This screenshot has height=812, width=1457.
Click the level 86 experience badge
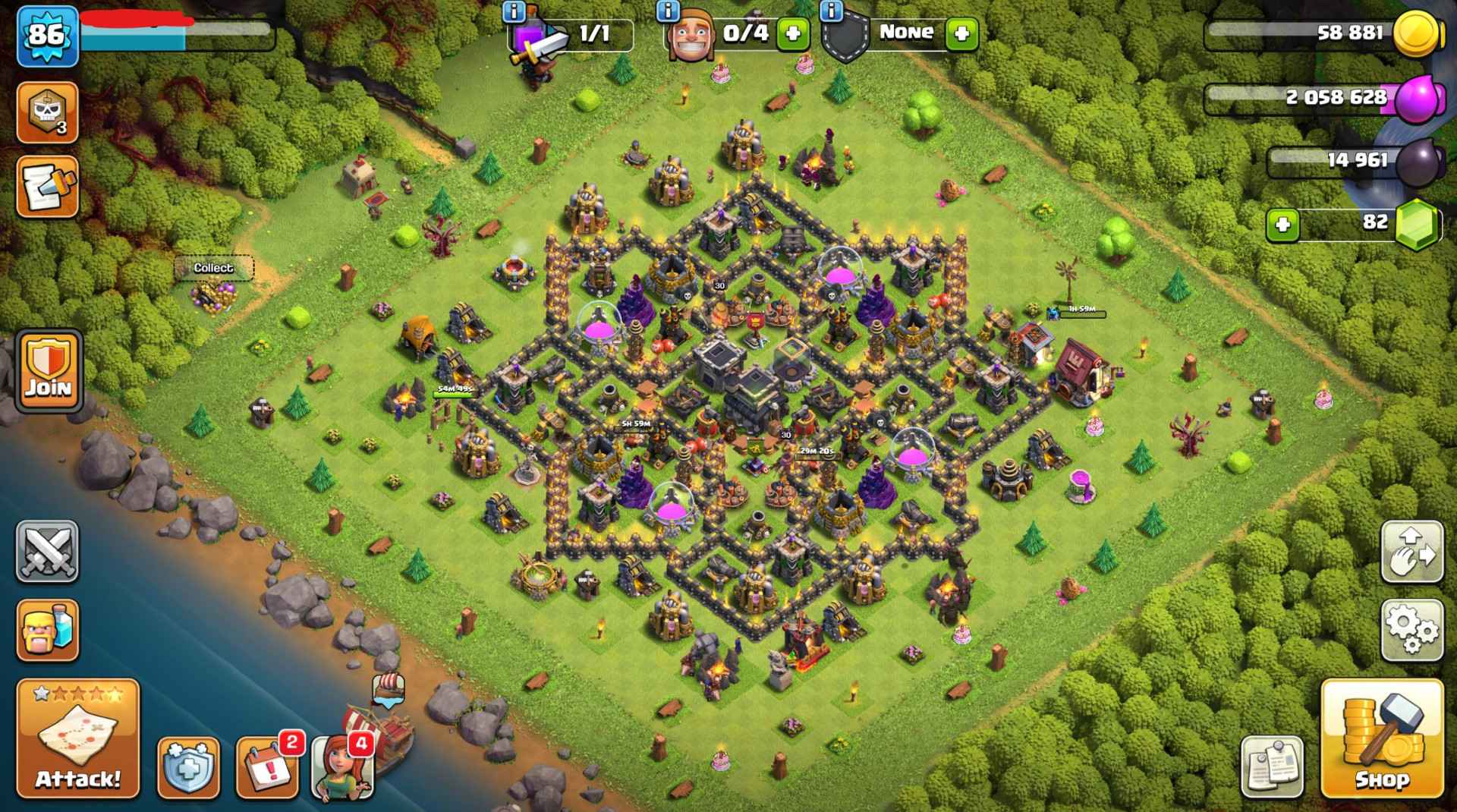[47, 35]
